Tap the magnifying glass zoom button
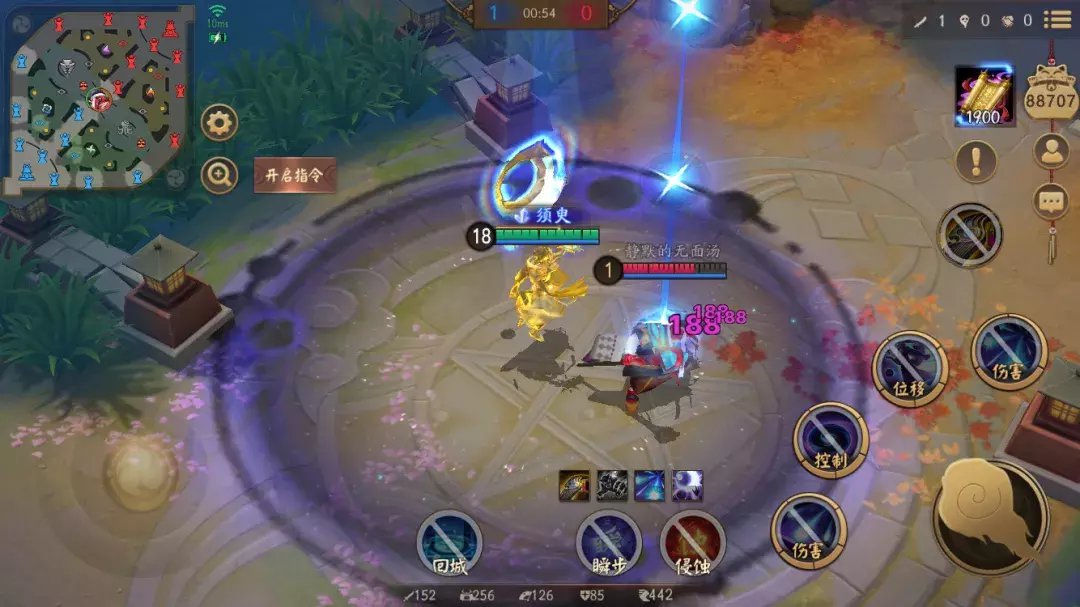The image size is (1080, 607). 219,175
